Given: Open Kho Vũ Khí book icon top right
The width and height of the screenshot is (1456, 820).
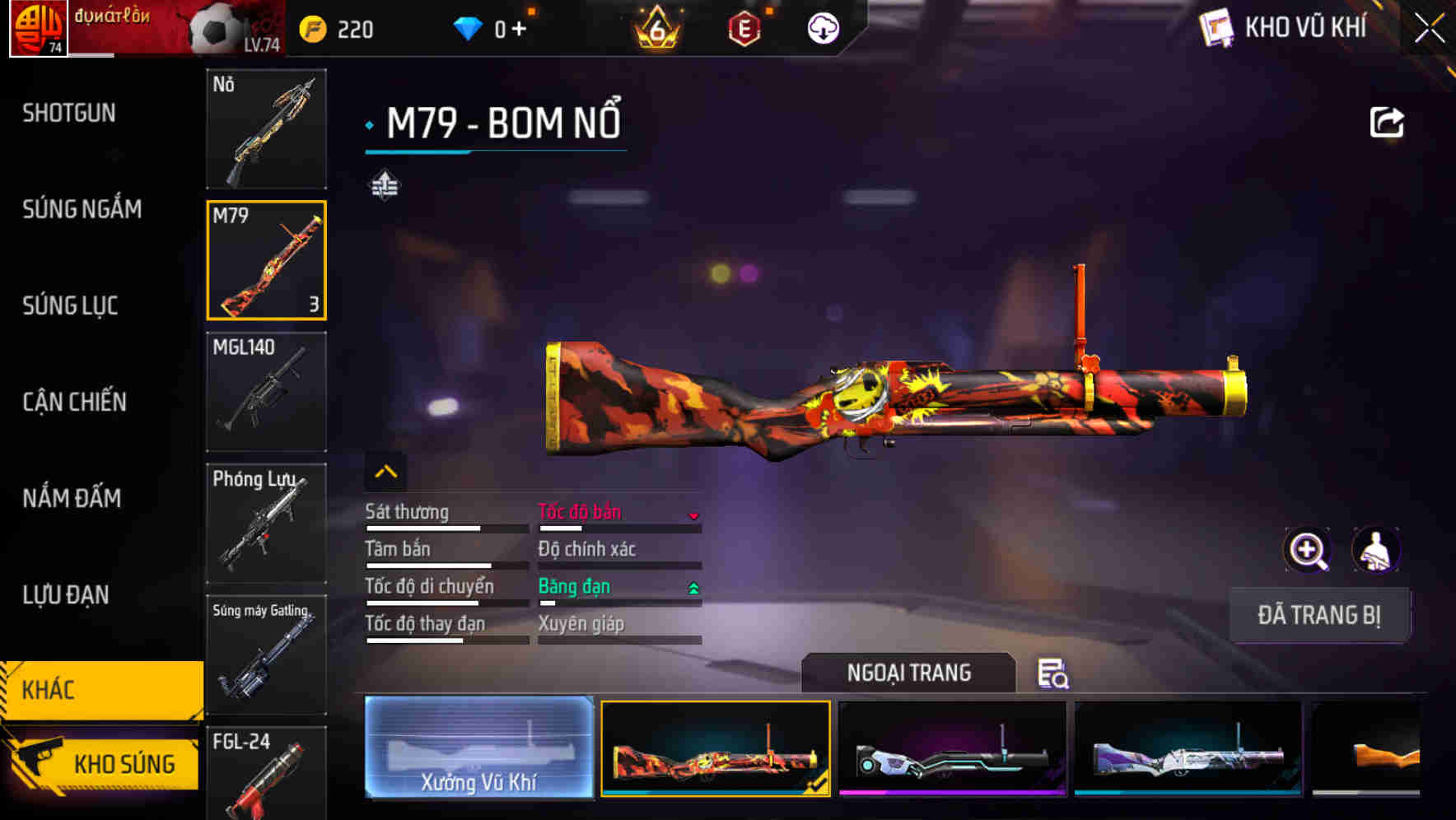Looking at the screenshot, I should coord(1217,27).
